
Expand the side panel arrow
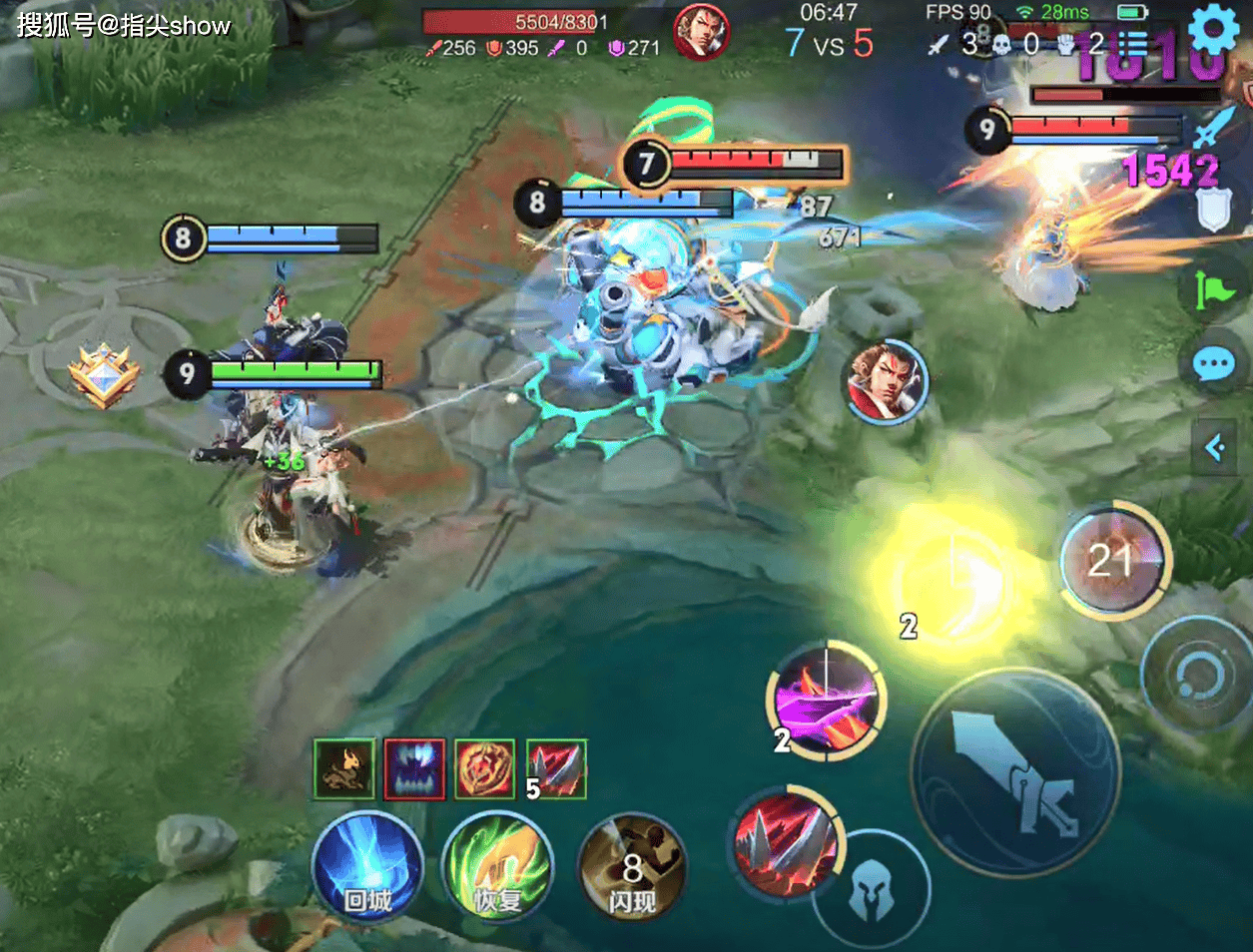[x=1215, y=448]
